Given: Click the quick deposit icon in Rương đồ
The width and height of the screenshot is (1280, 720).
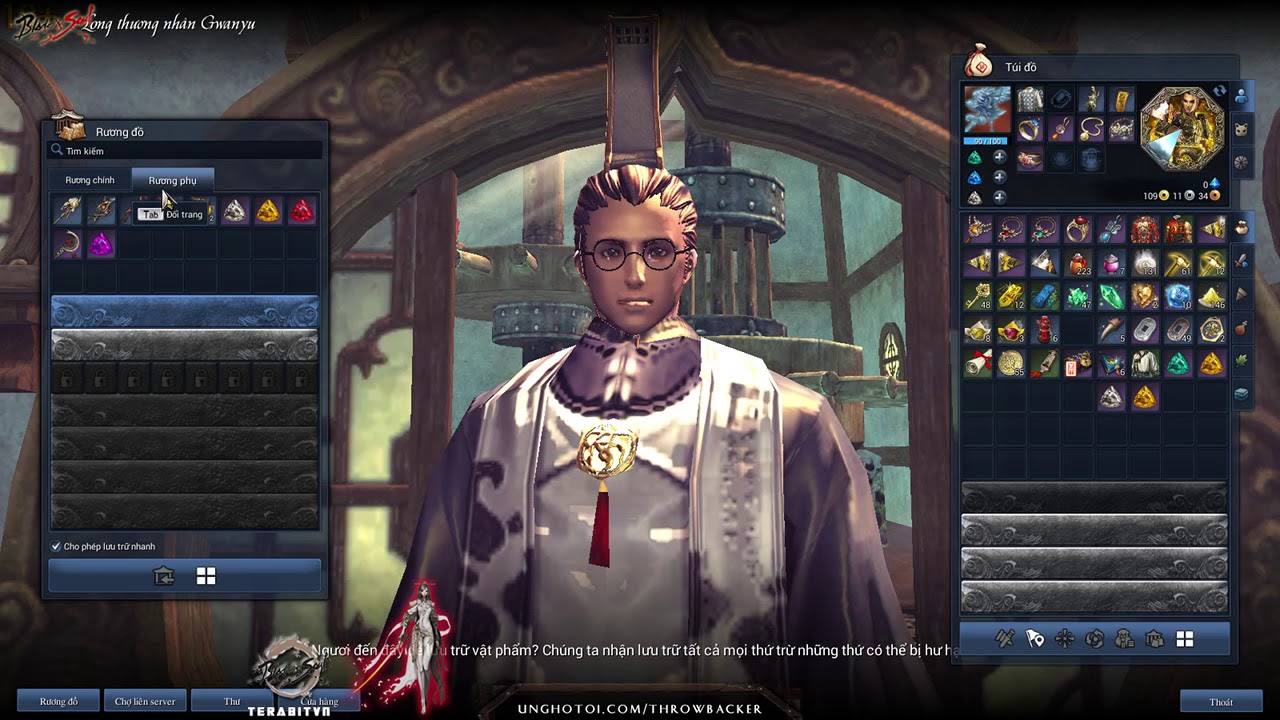Looking at the screenshot, I should [x=164, y=576].
